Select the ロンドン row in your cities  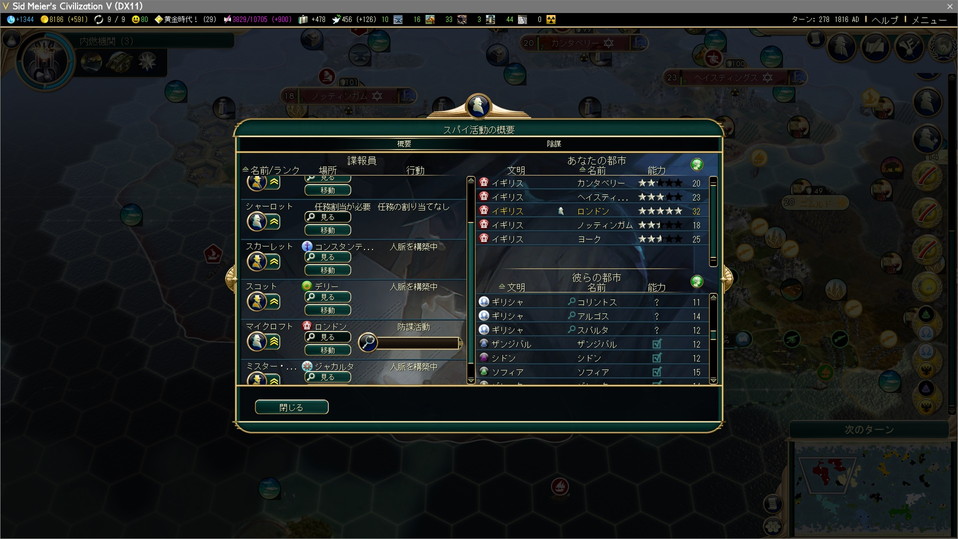tap(593, 211)
